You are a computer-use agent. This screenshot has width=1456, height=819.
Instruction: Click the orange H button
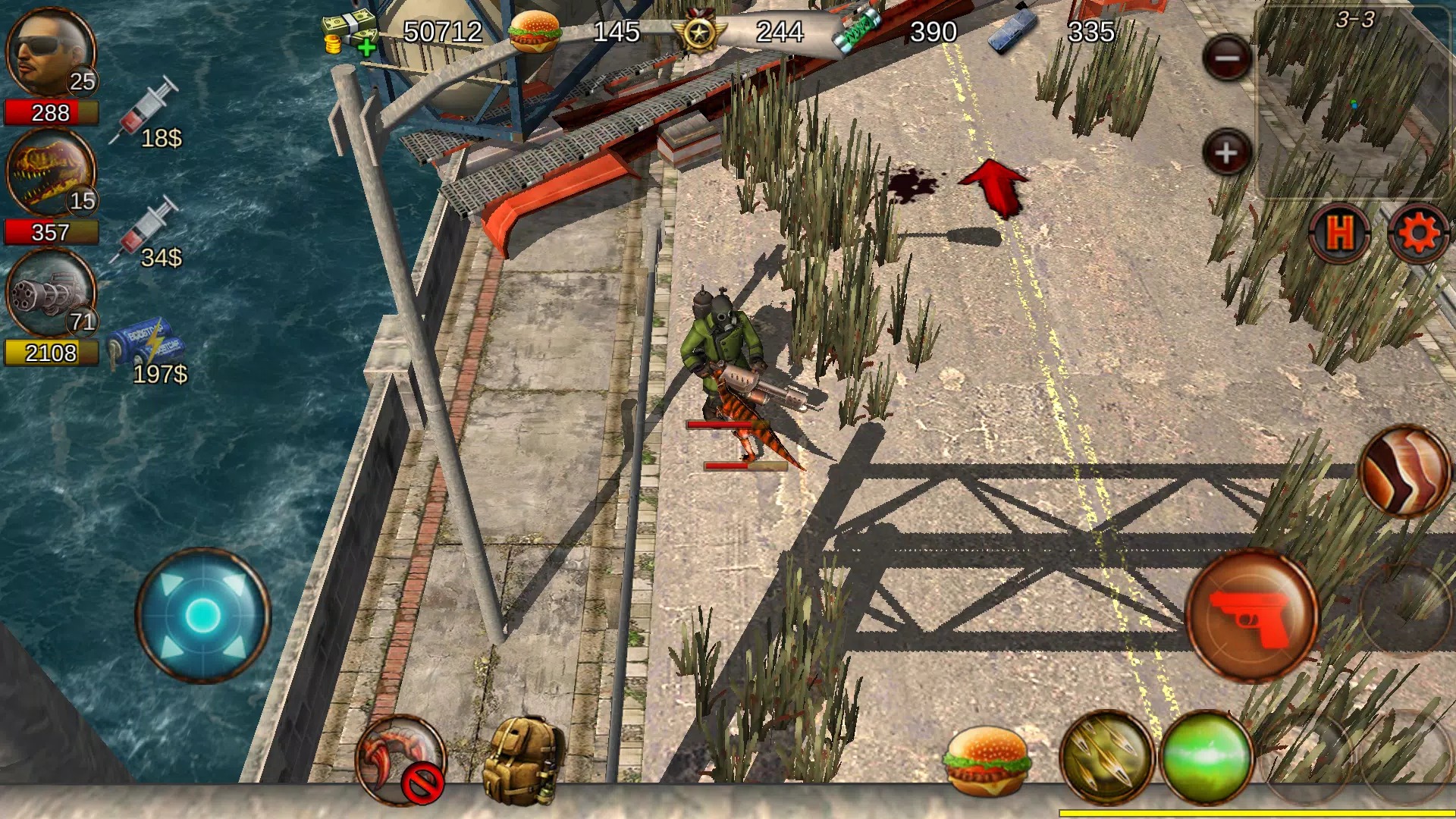(1341, 232)
